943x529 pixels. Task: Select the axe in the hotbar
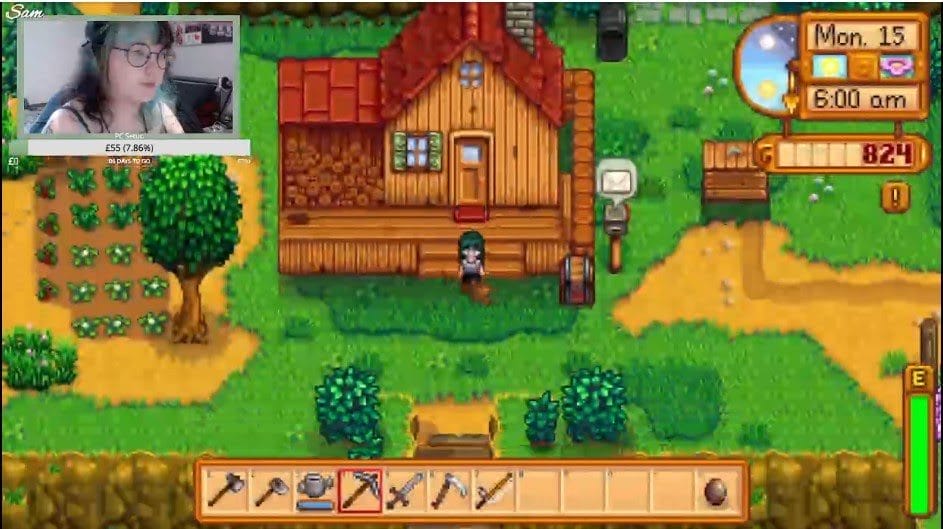coord(227,490)
